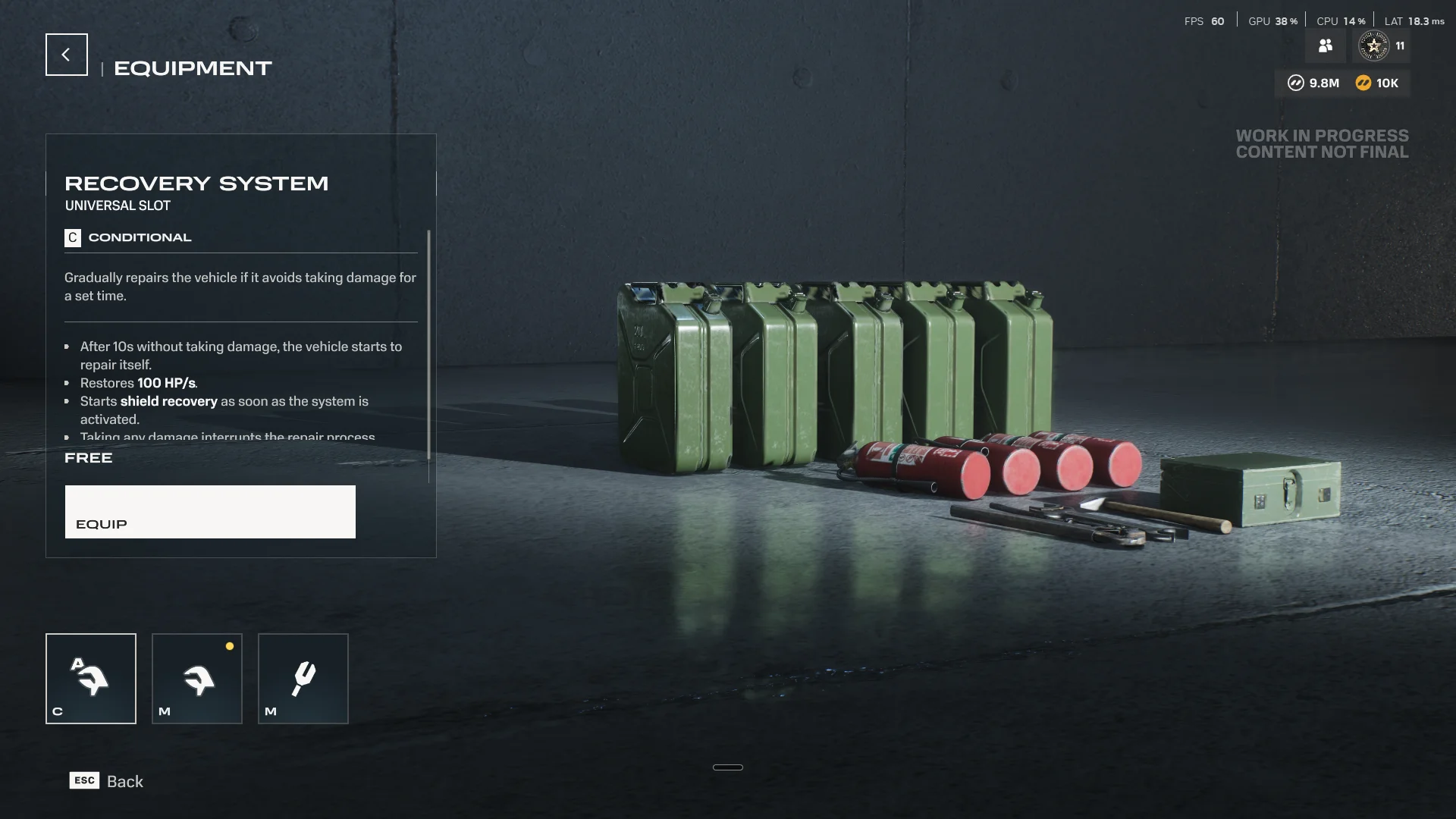The height and width of the screenshot is (819, 1456).
Task: Click the new-item yellow dot on the second slot
Action: coord(230,646)
